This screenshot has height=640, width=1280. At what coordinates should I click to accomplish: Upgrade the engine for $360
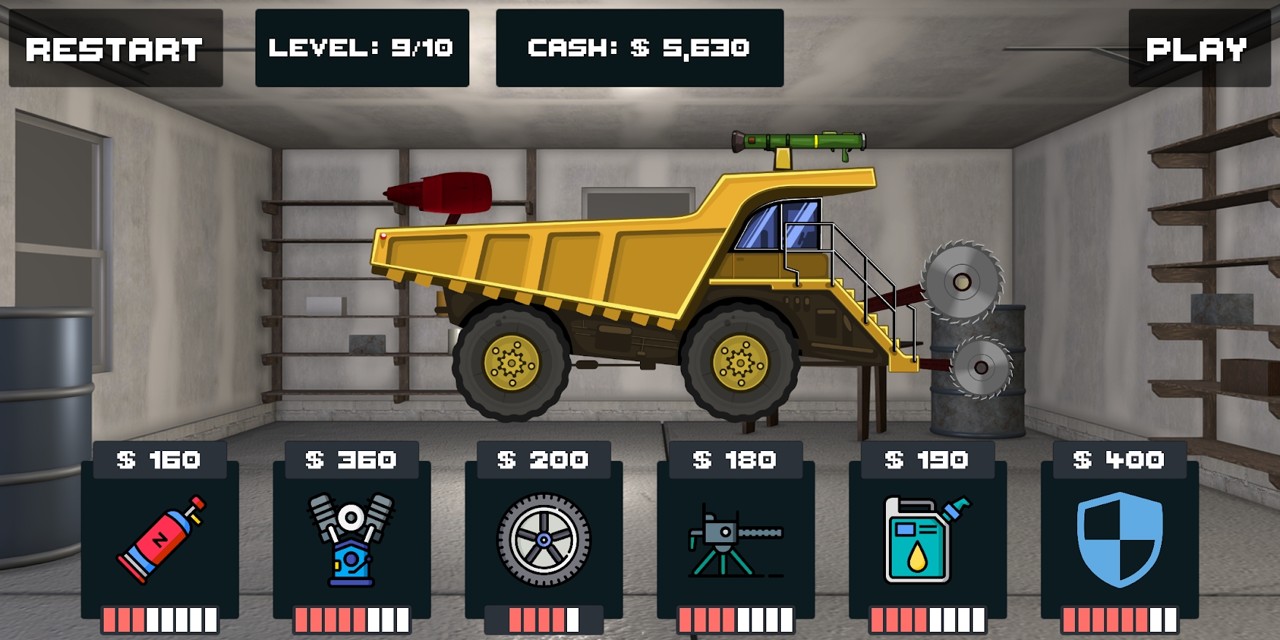351,539
